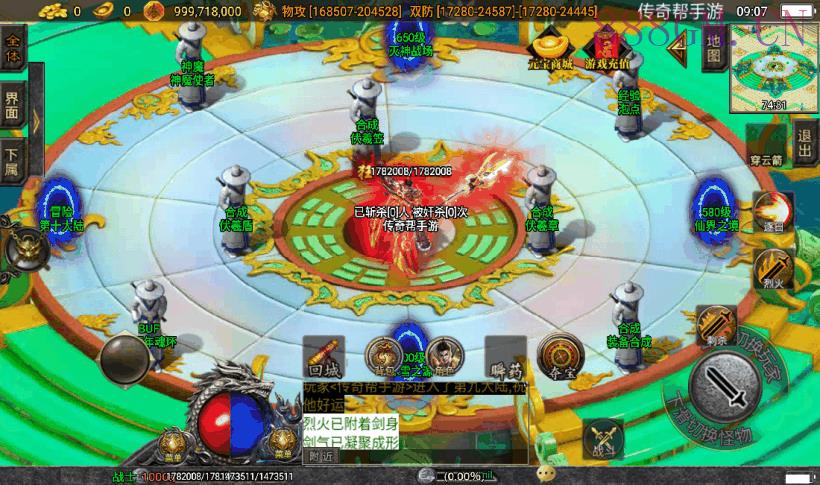Viewport: 820px width, 485px height.
Task: Use the 瞬药 instant potion slot
Action: tap(504, 356)
